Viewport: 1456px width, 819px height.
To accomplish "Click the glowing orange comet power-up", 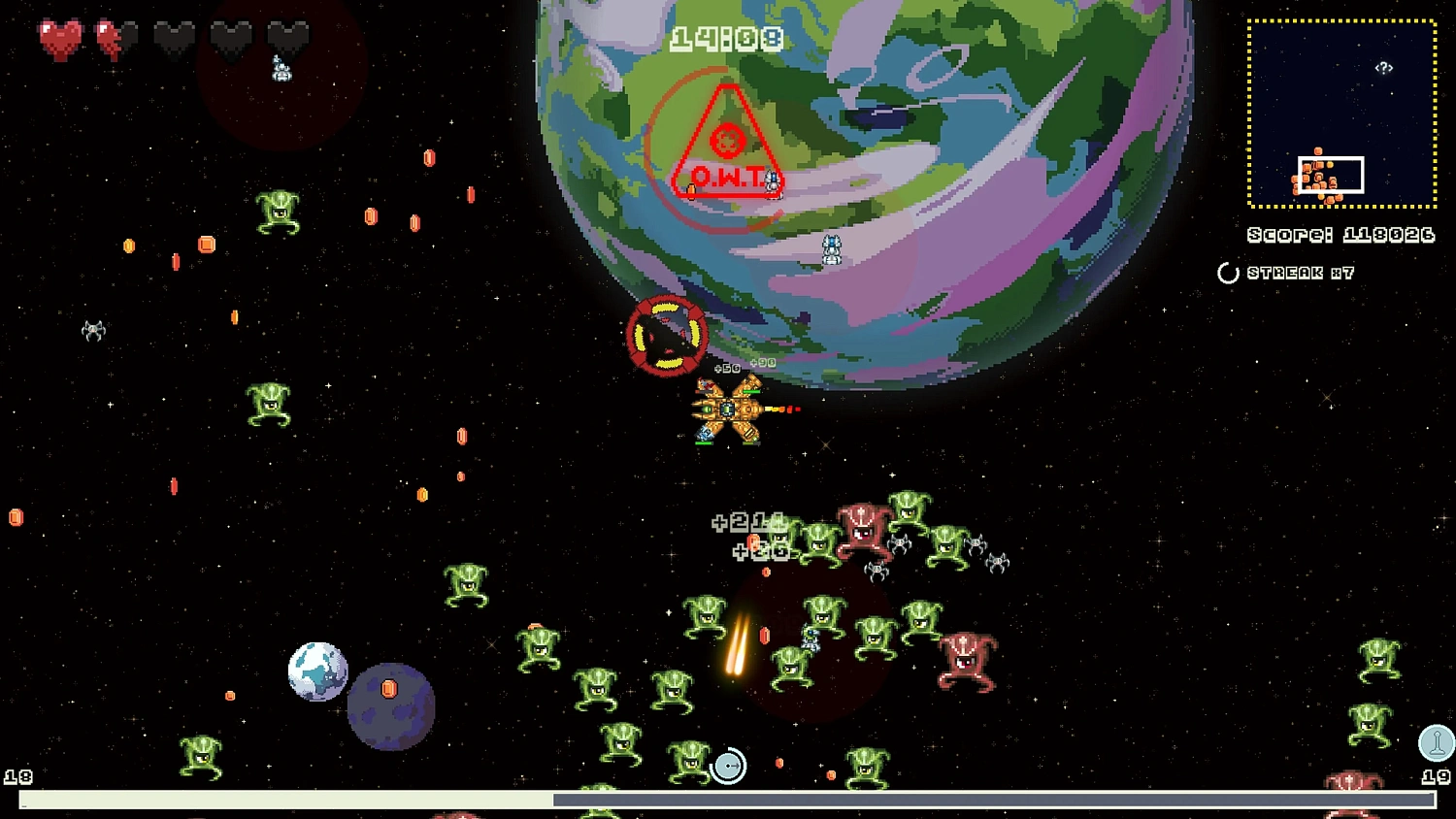I will click(x=740, y=645).
